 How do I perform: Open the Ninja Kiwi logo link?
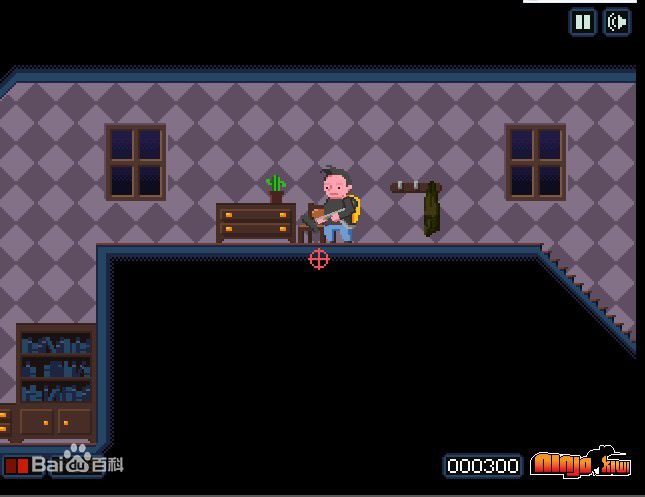pos(580,464)
